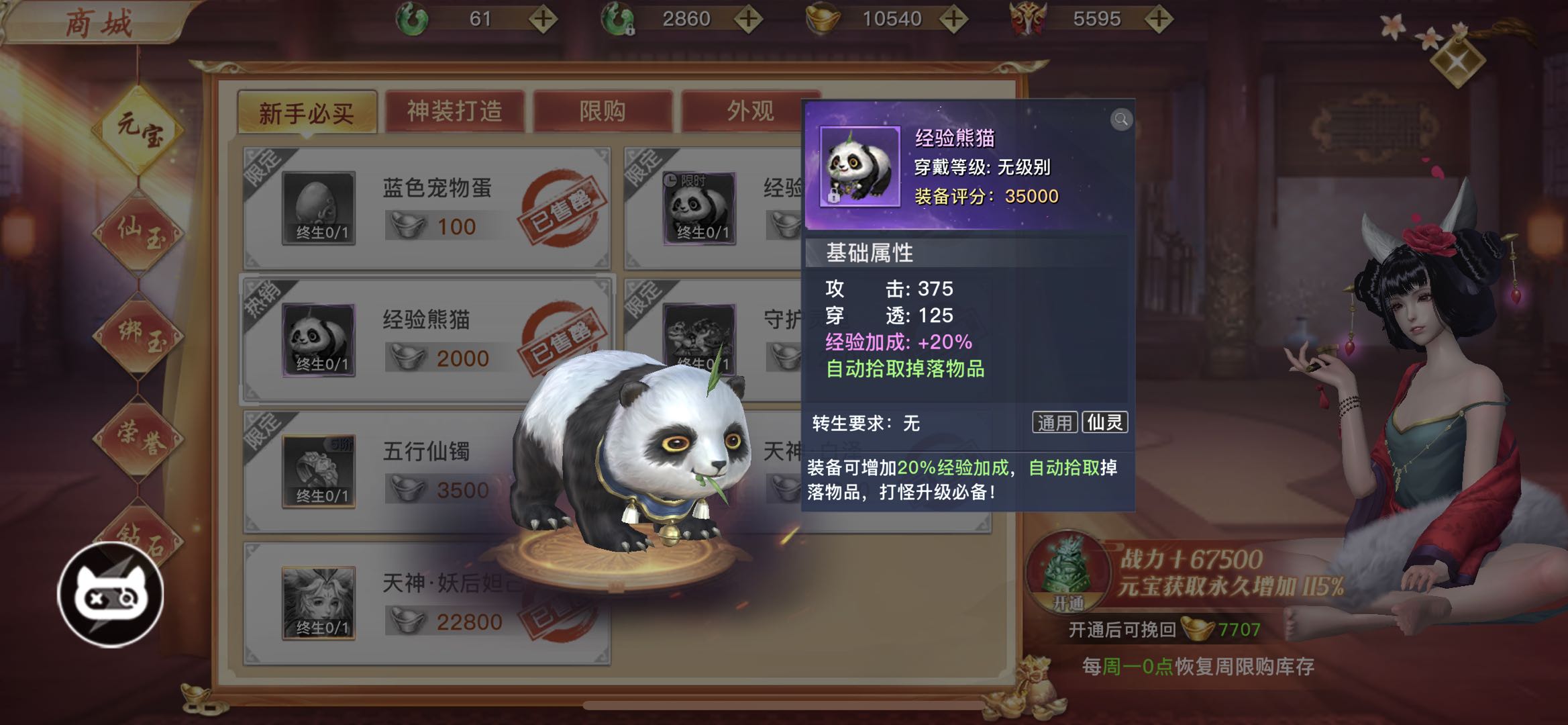Viewport: 1568px width, 725px height.
Task: Open the 限购 shop tab
Action: coord(602,111)
